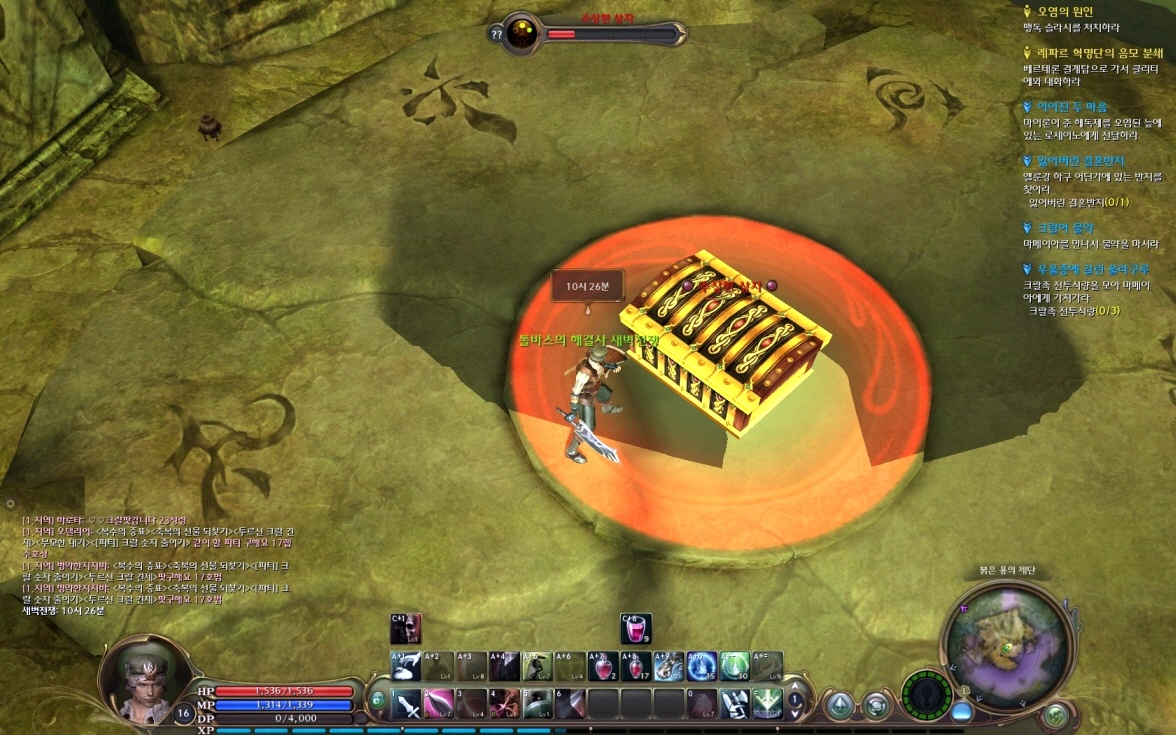Screen dimensions: 1176x735
Task: Click the hand-and-swan skill in slot A+1
Action: (406, 667)
